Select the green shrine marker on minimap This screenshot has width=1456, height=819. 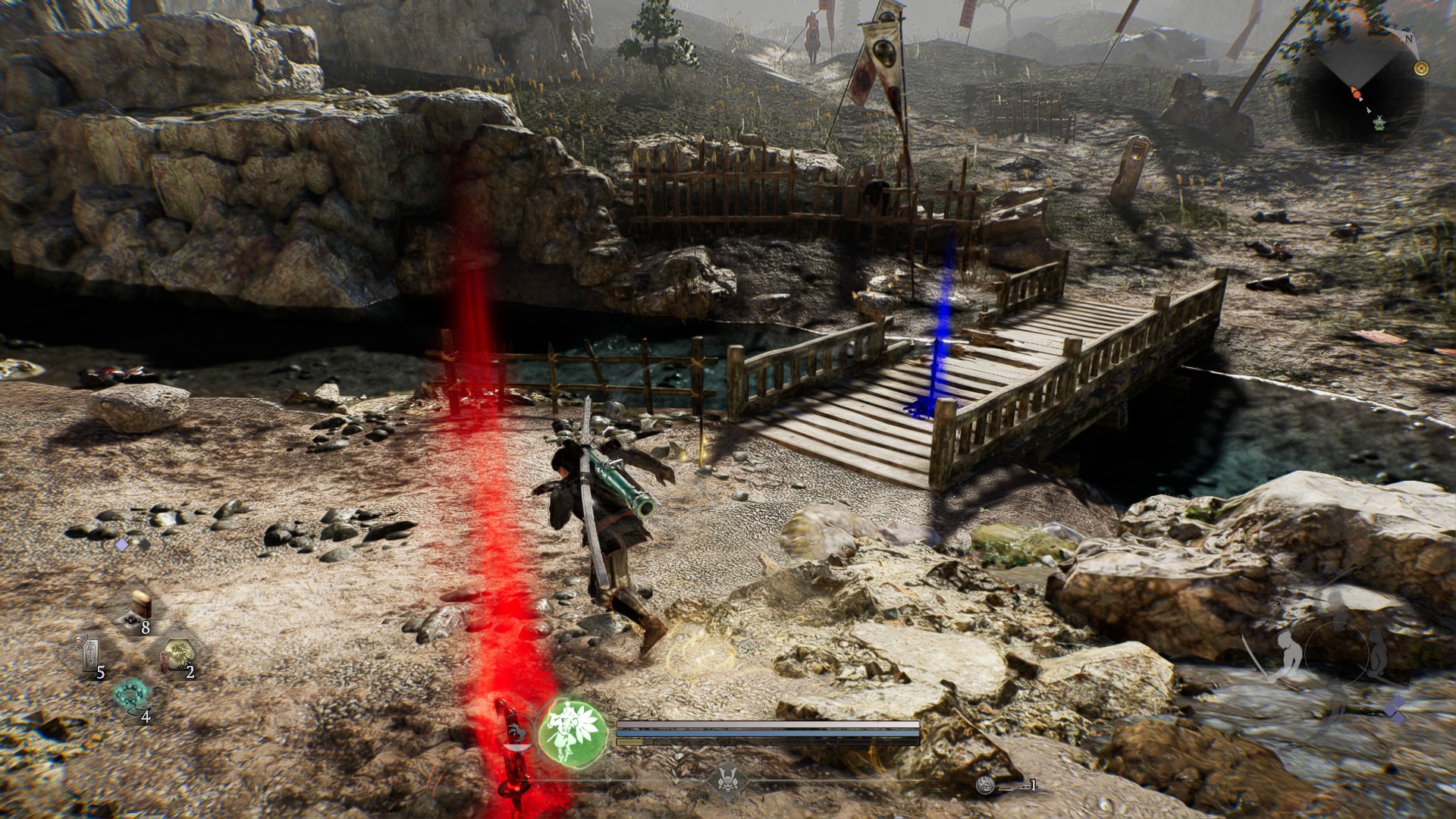1379,123
